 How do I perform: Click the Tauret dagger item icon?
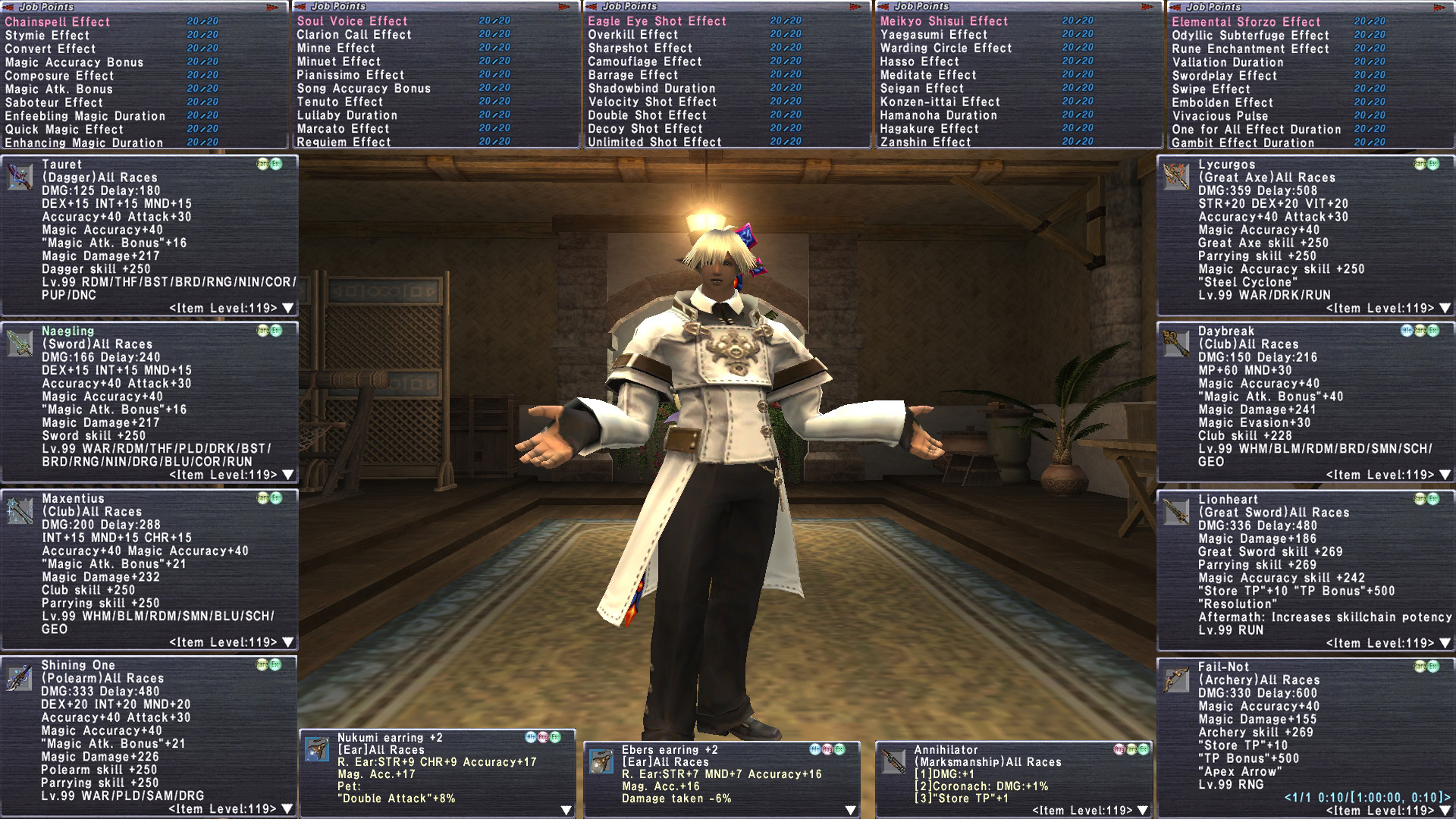(x=20, y=177)
